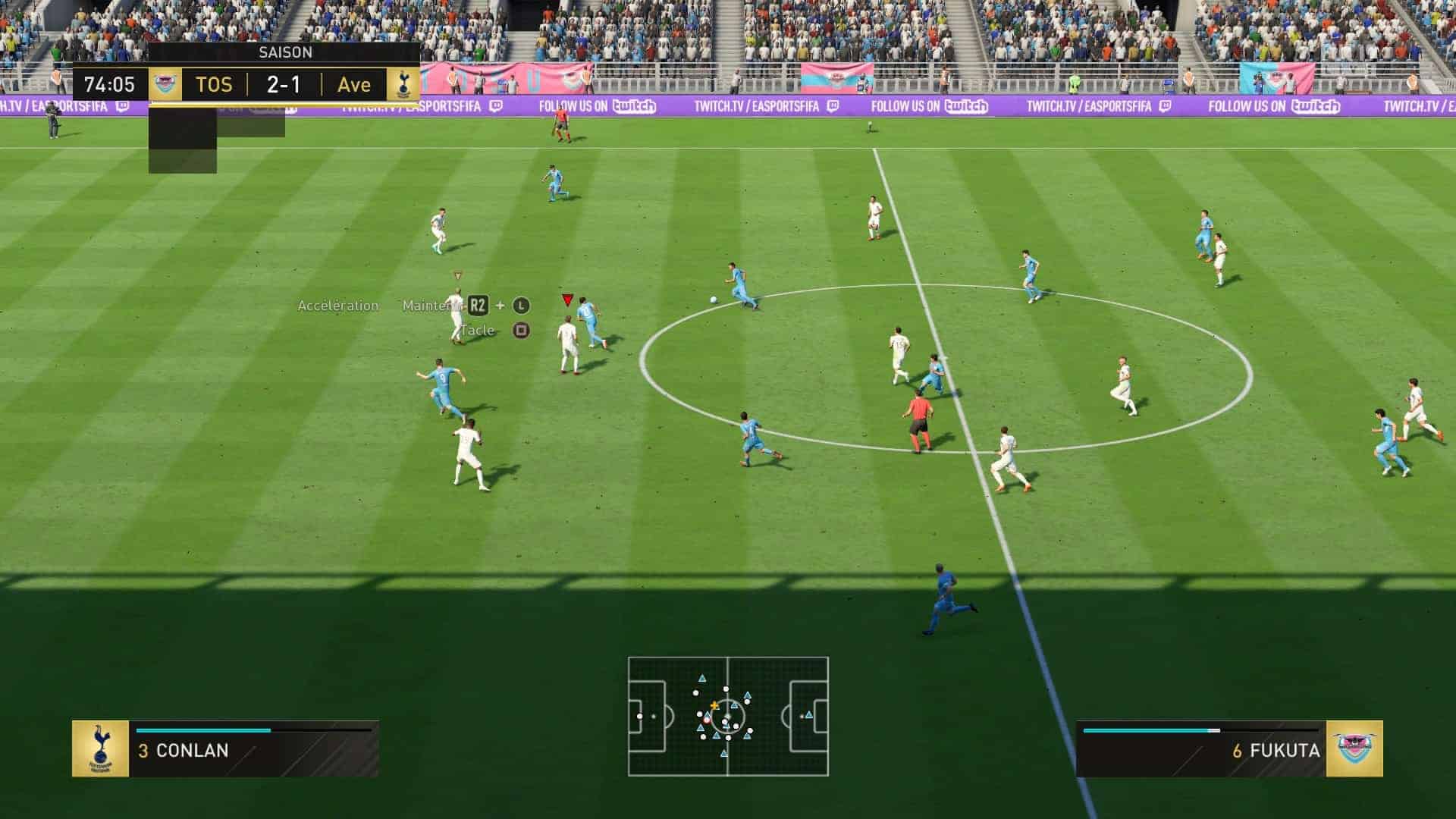Viewport: 1456px width, 819px height.
Task: Click the pitch radar minimap
Action: coord(728,717)
